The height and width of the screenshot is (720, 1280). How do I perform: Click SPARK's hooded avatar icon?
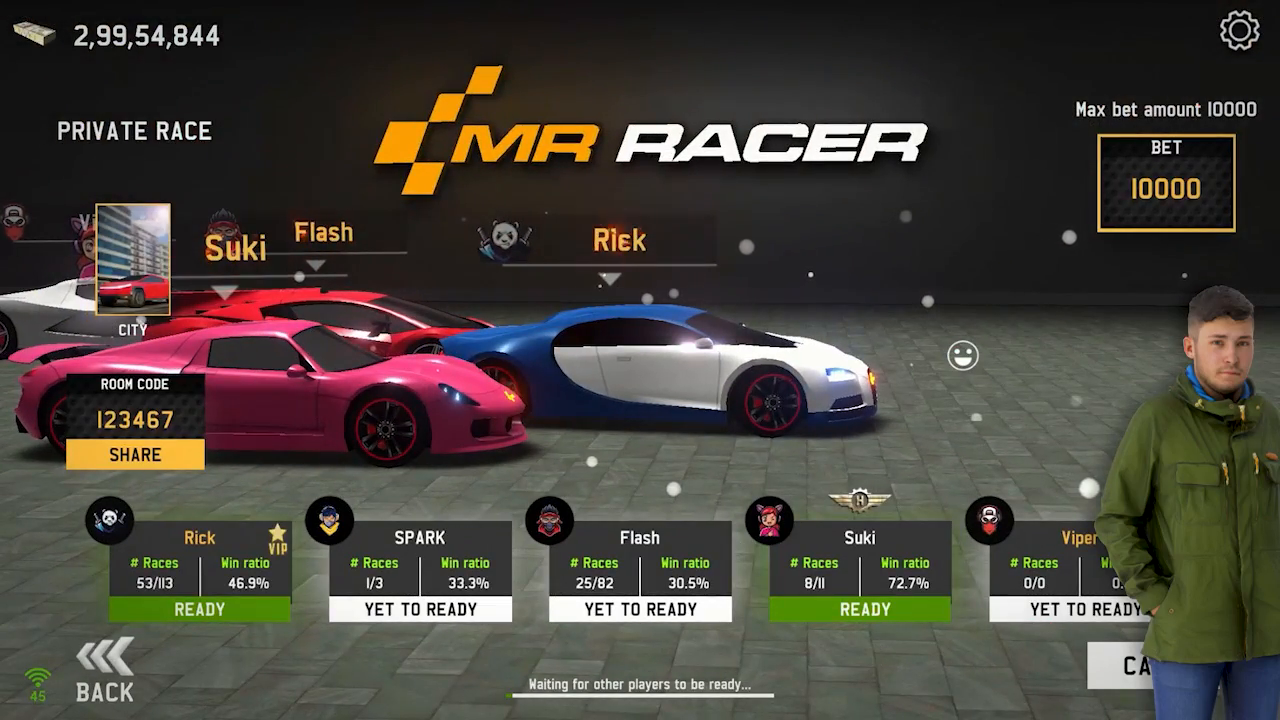pyautogui.click(x=330, y=520)
